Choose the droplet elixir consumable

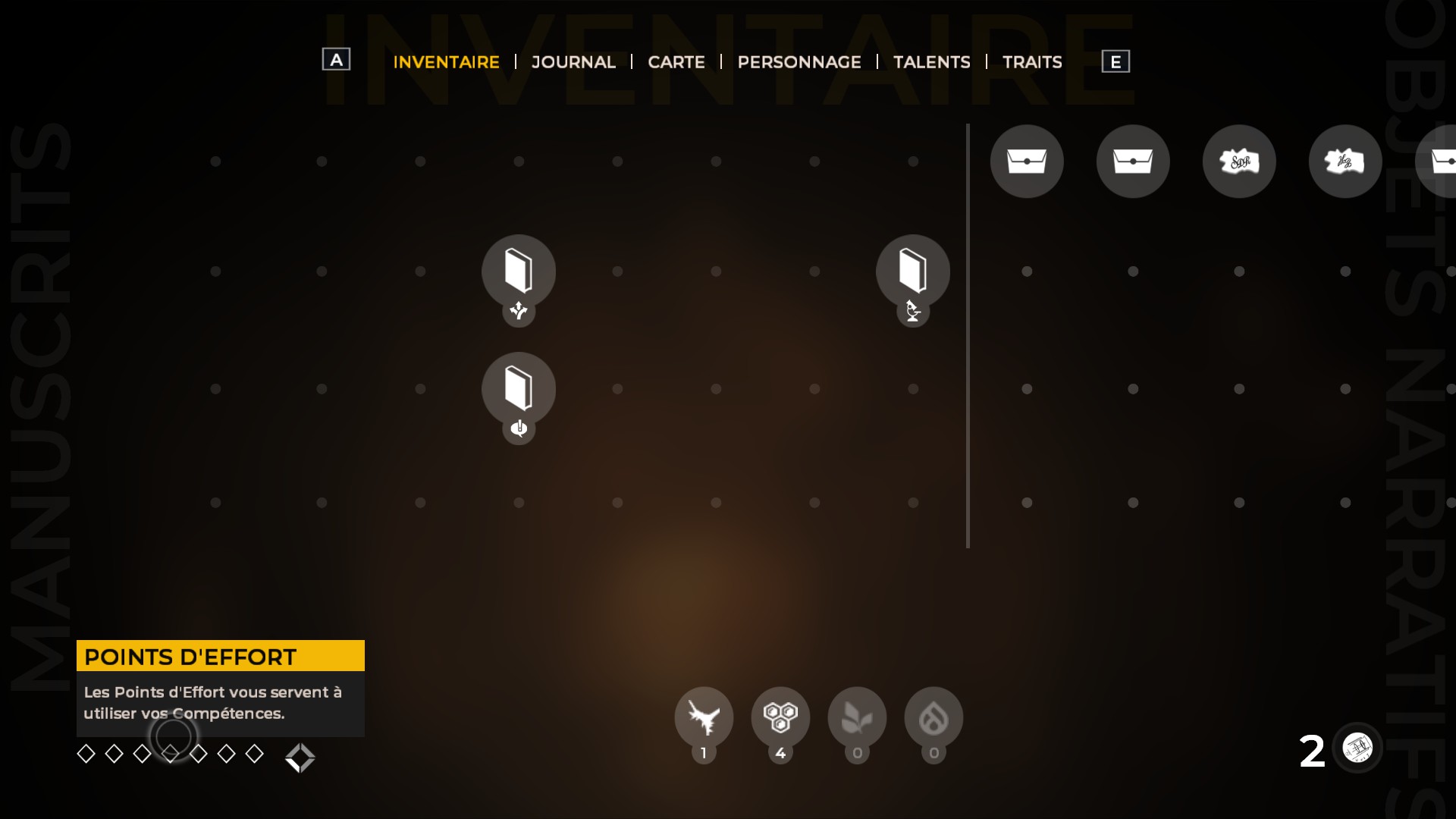tap(934, 717)
